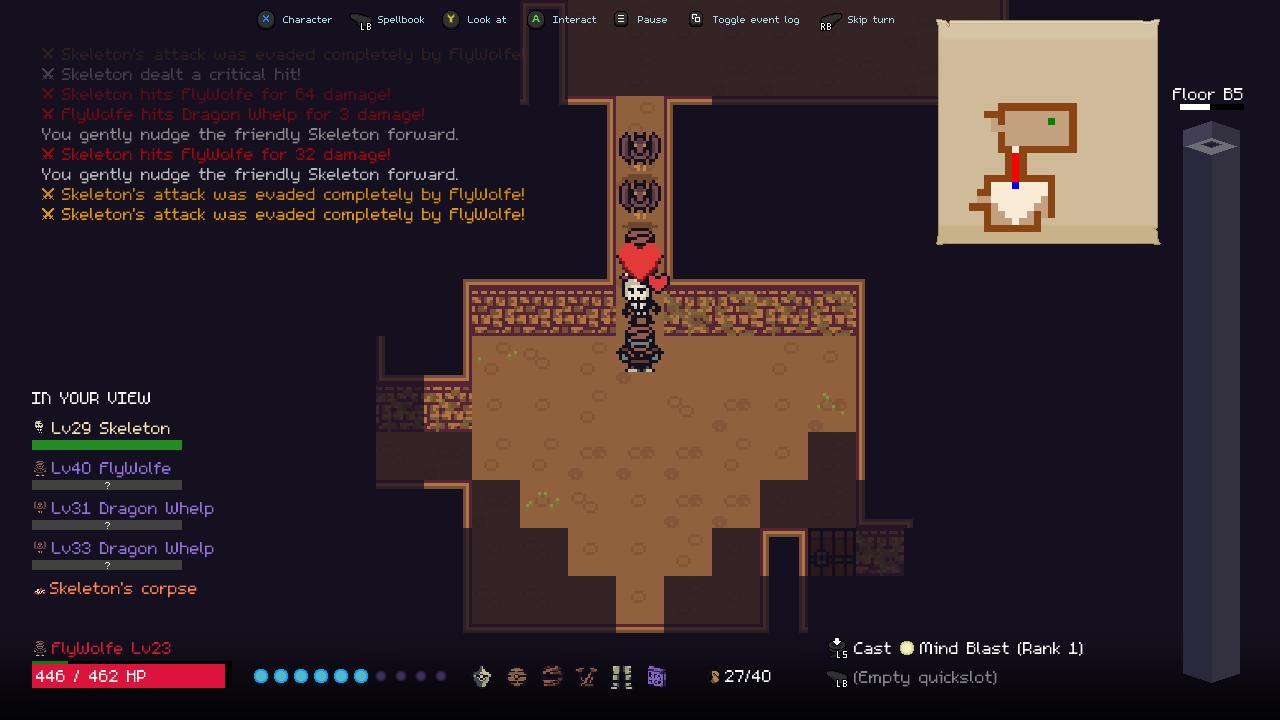
Task: Select the equipped boots icon
Action: [x=622, y=677]
